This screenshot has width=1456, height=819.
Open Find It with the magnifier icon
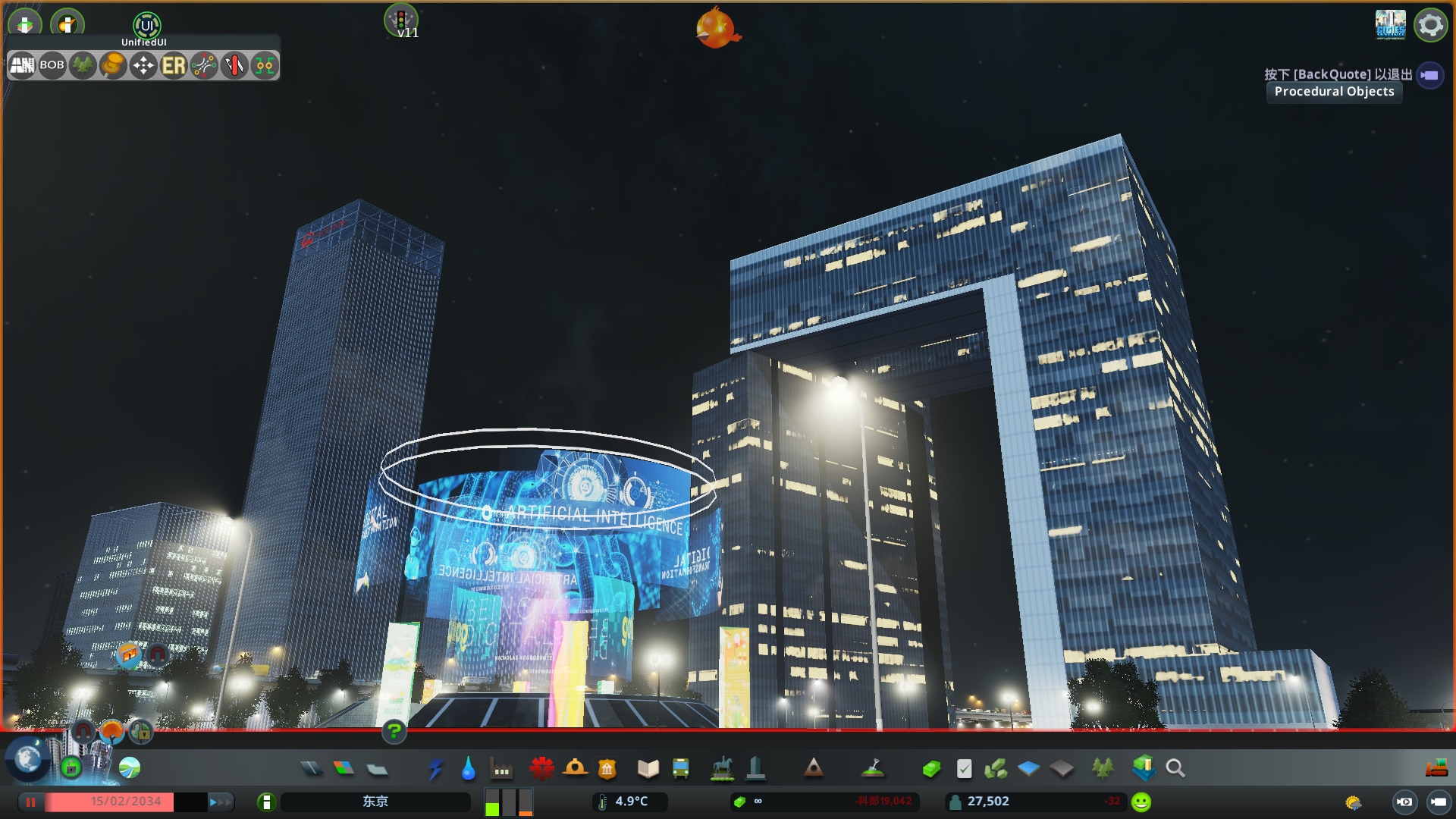(1175, 768)
